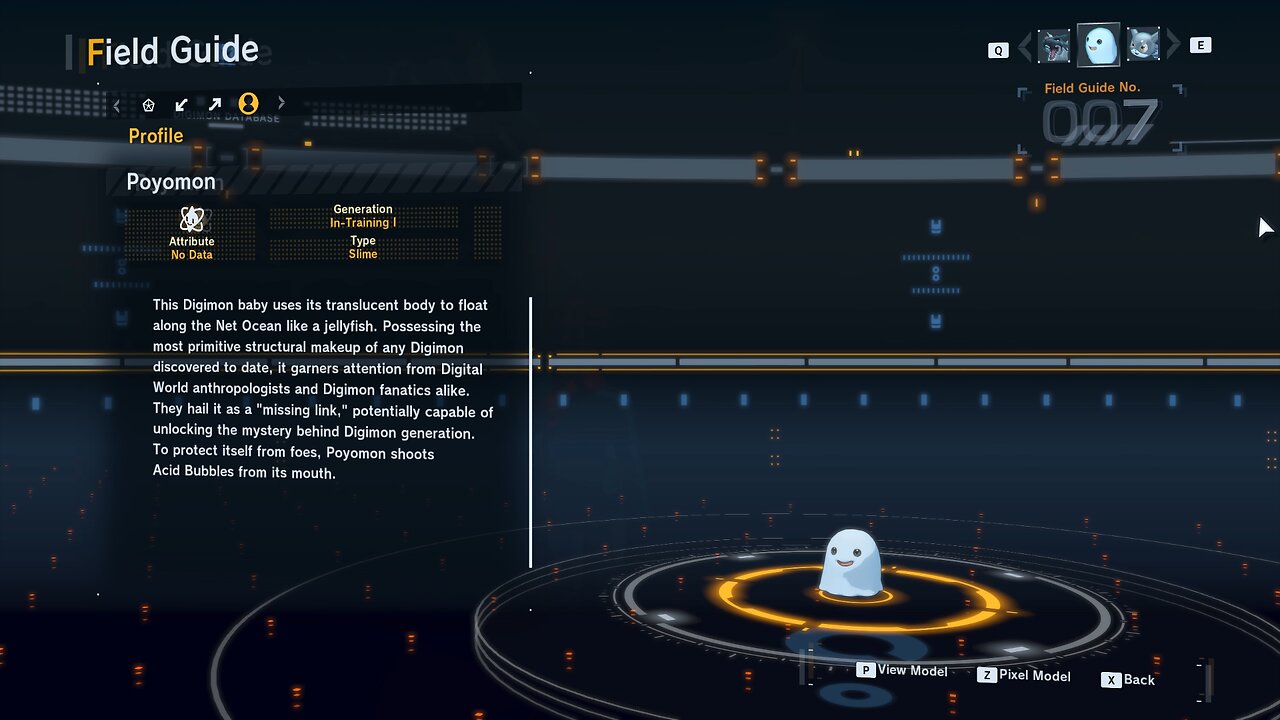This screenshot has width=1280, height=720.
Task: Open the up-right arrow tab
Action: coord(214,104)
